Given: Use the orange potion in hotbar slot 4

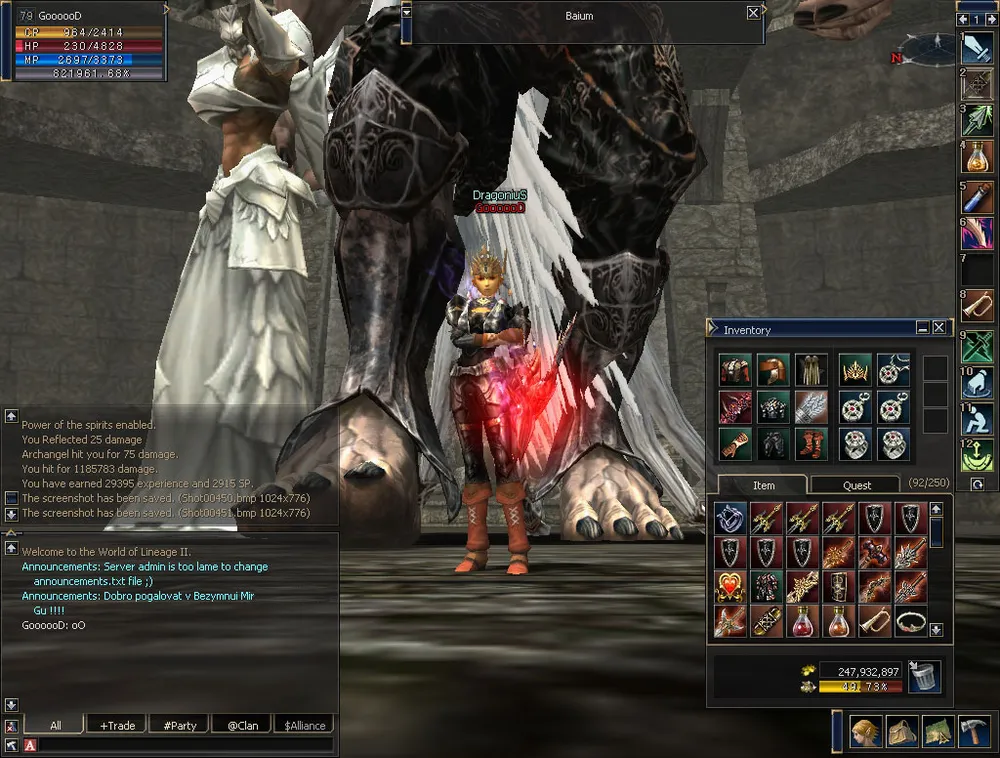Looking at the screenshot, I should pos(977,157).
